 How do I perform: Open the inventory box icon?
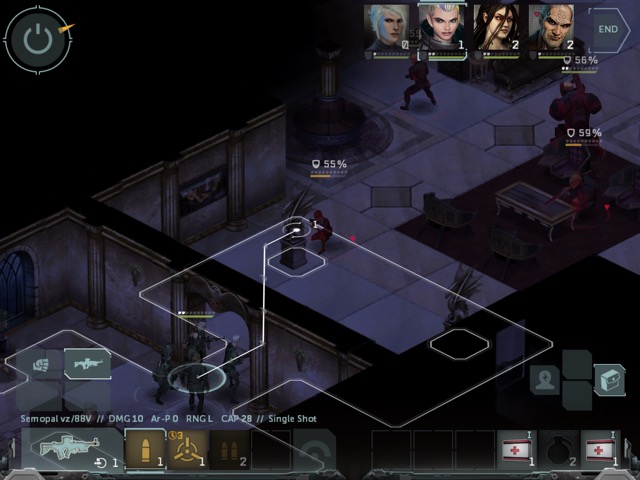[x=608, y=379]
